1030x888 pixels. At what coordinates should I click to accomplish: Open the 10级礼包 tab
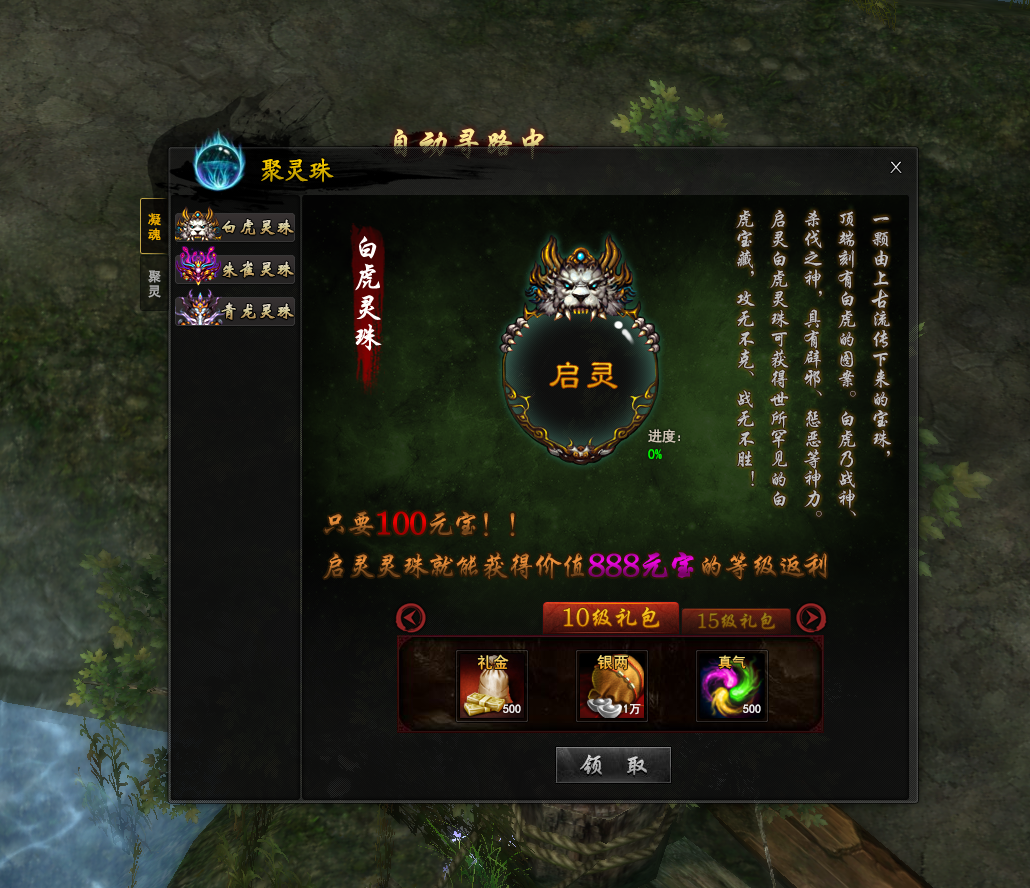tap(610, 618)
